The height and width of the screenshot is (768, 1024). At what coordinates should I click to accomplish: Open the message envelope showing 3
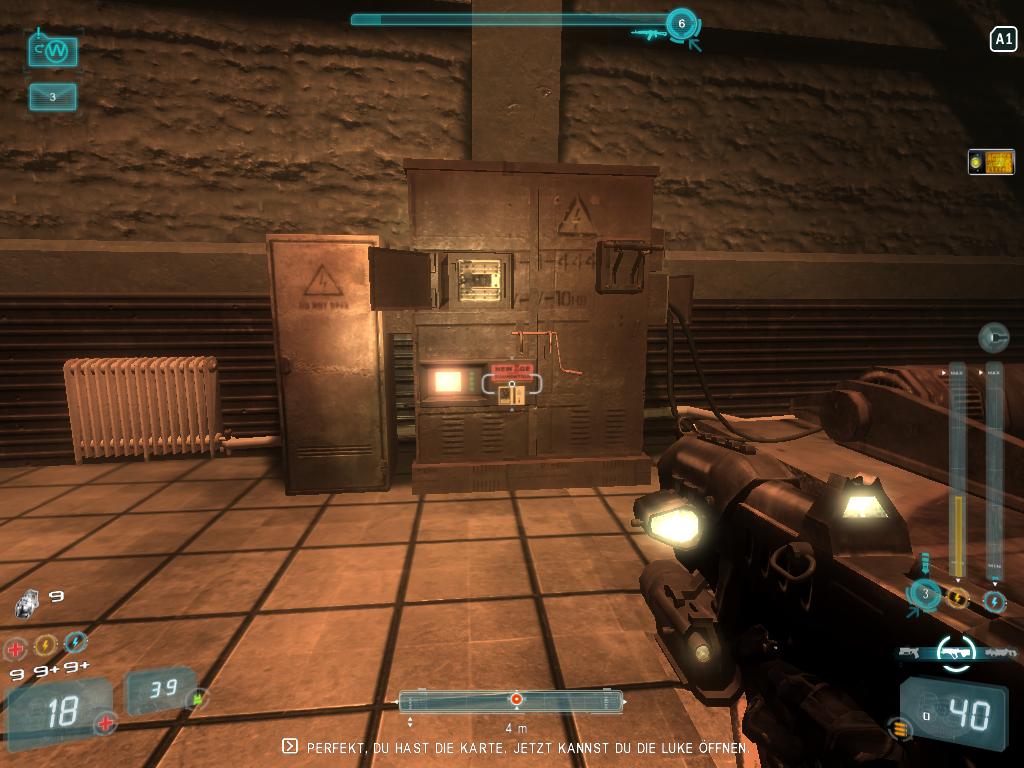coord(53,97)
